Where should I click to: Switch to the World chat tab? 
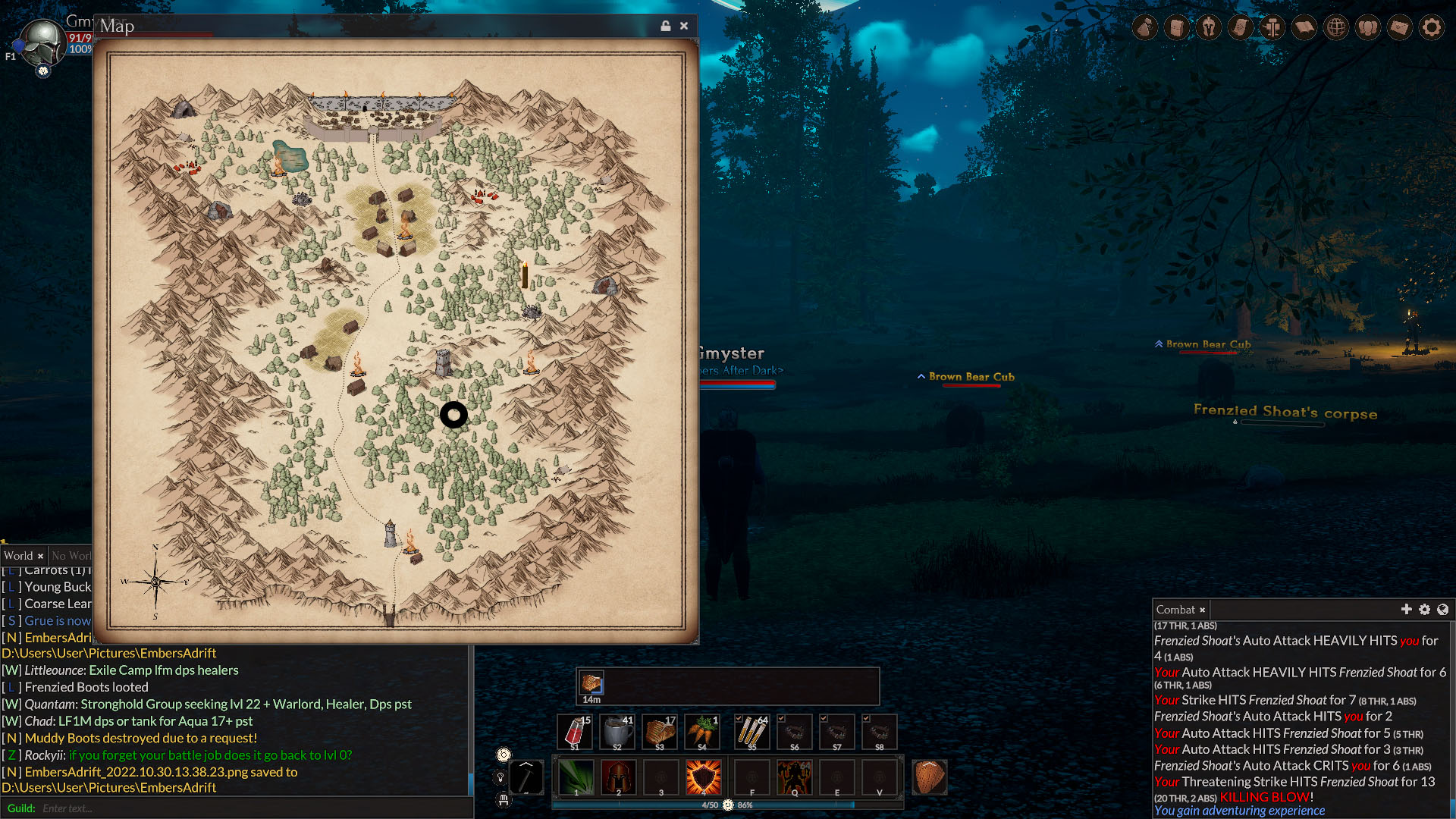click(18, 556)
